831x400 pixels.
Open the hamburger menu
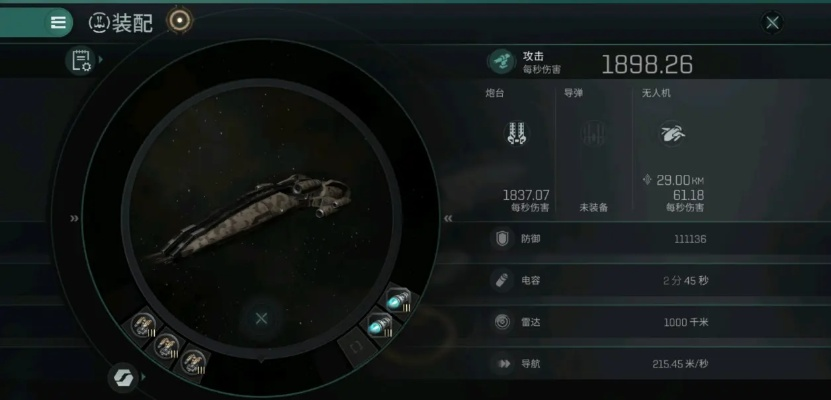pos(58,21)
